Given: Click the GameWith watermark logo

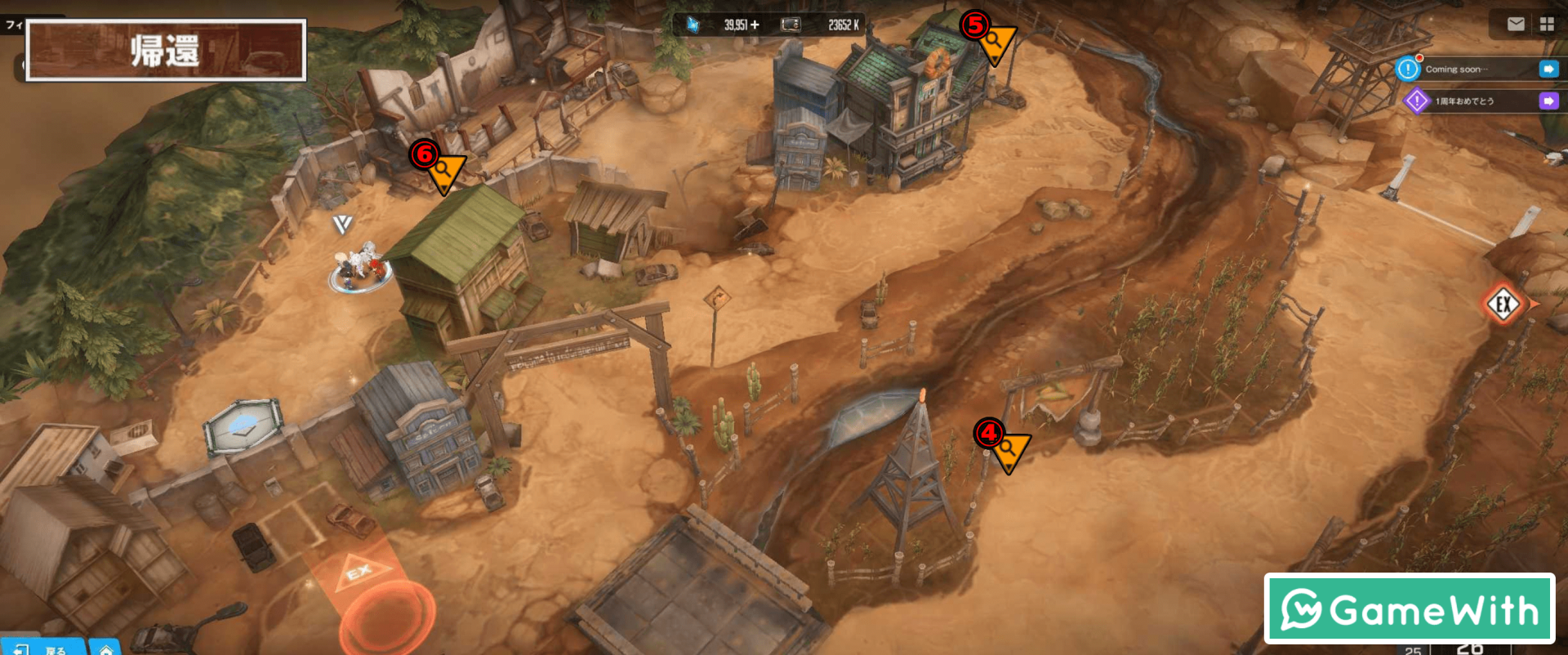Looking at the screenshot, I should 1409,609.
